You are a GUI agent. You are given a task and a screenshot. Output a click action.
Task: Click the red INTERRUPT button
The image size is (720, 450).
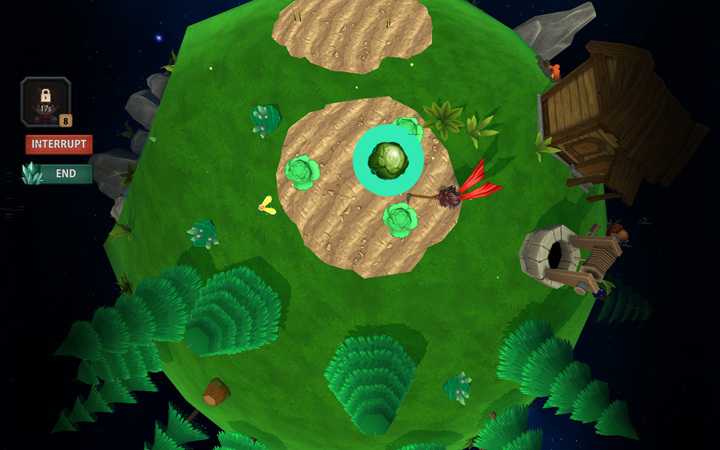click(59, 144)
